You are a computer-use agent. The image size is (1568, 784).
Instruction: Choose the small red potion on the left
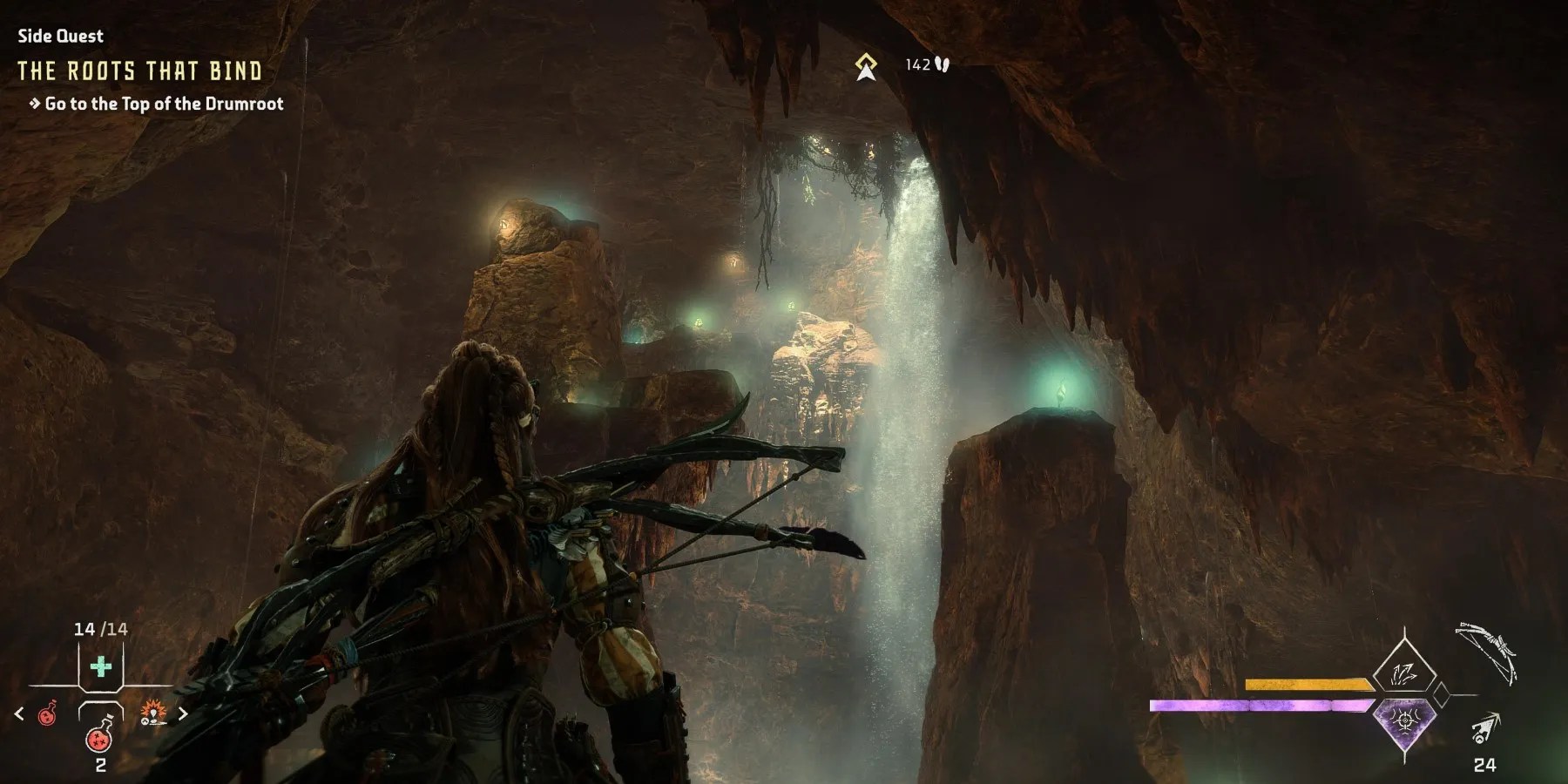click(47, 715)
